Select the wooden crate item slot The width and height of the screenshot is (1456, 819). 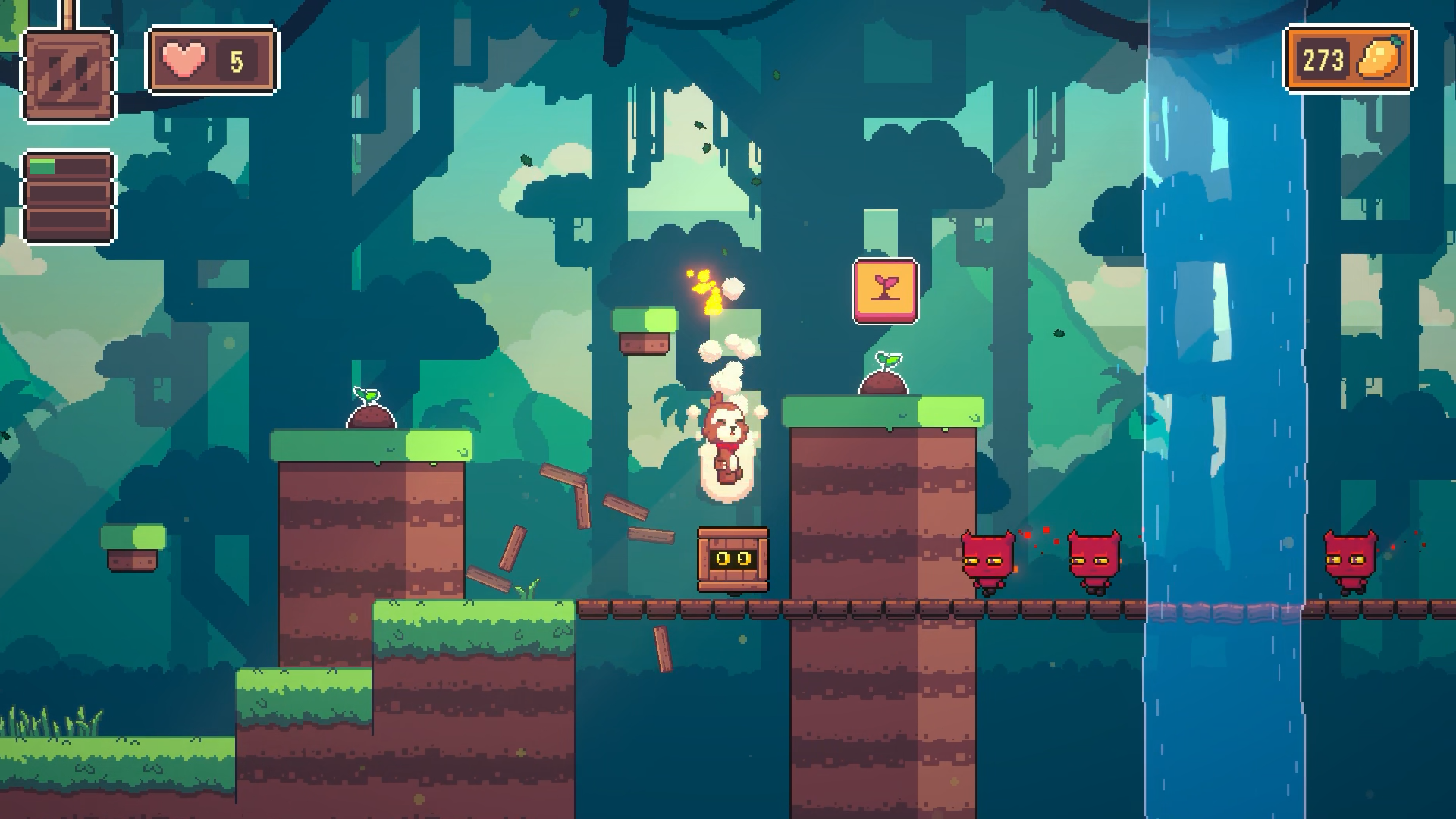click(x=68, y=75)
